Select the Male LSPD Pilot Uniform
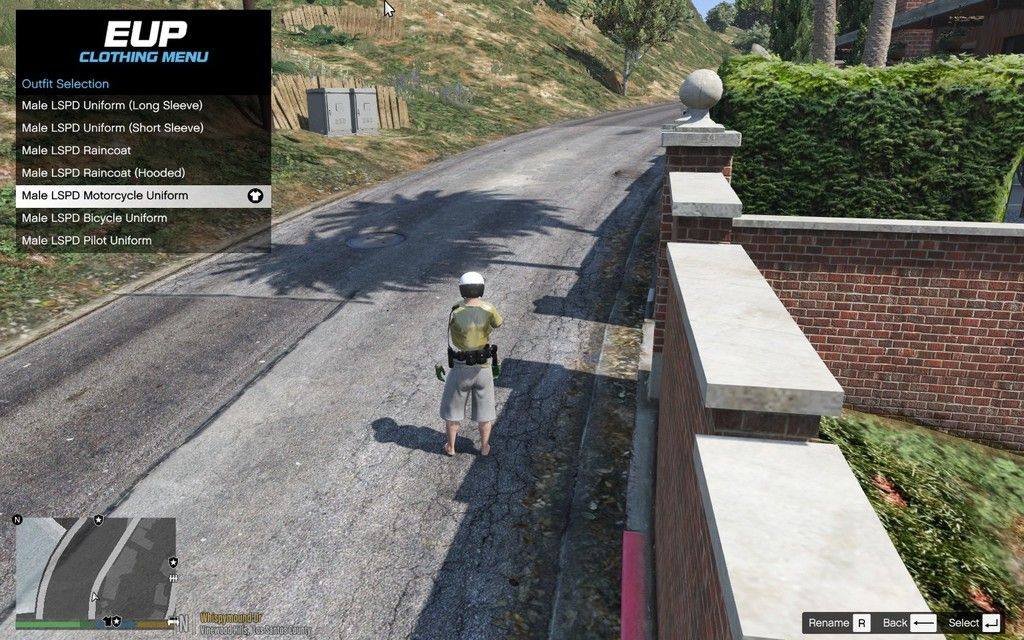This screenshot has width=1024, height=640. click(87, 240)
